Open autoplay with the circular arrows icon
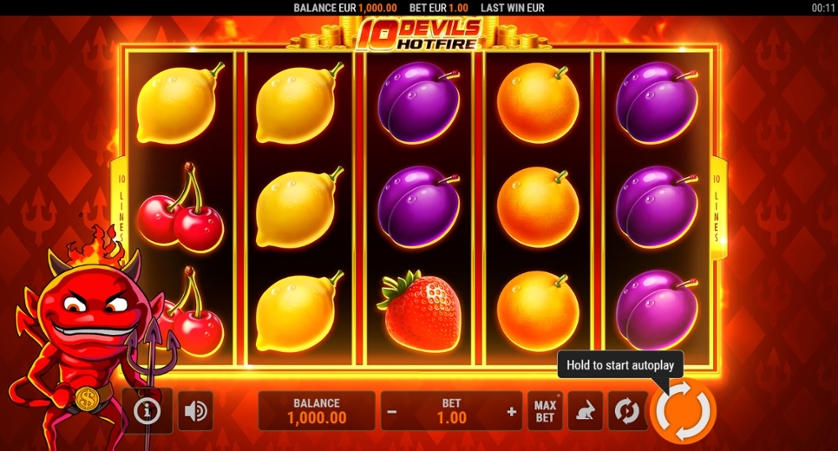 [x=626, y=411]
